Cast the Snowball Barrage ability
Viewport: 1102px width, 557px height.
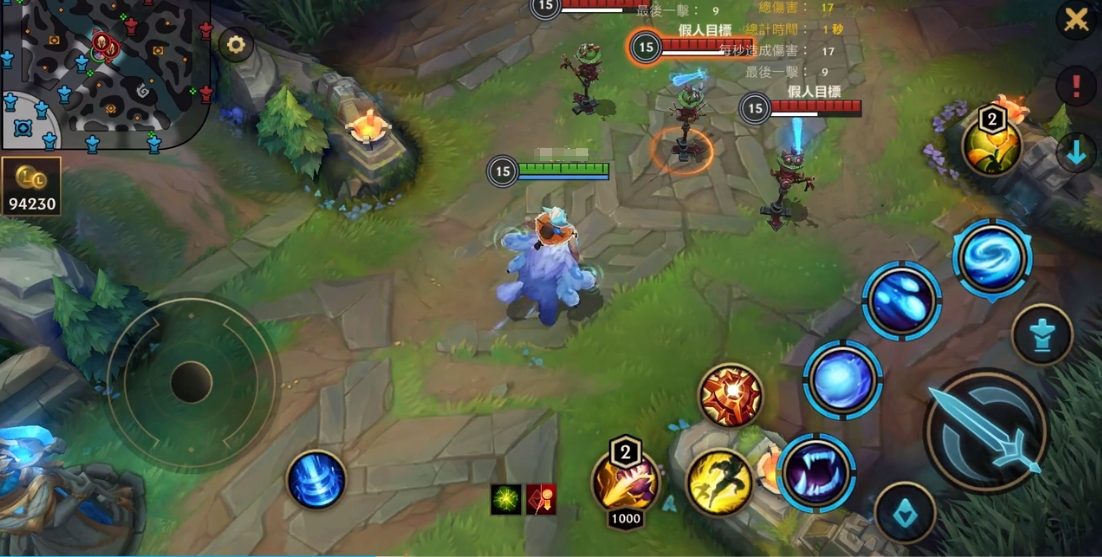click(901, 300)
